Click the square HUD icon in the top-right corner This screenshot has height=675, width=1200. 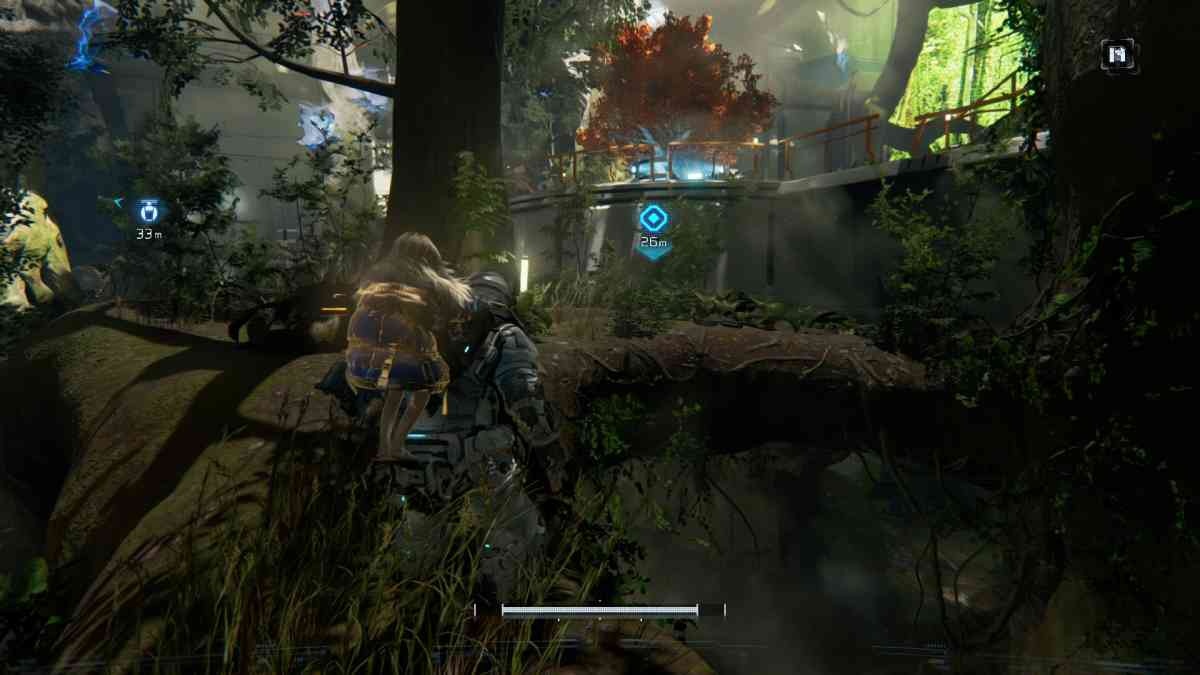point(1118,55)
